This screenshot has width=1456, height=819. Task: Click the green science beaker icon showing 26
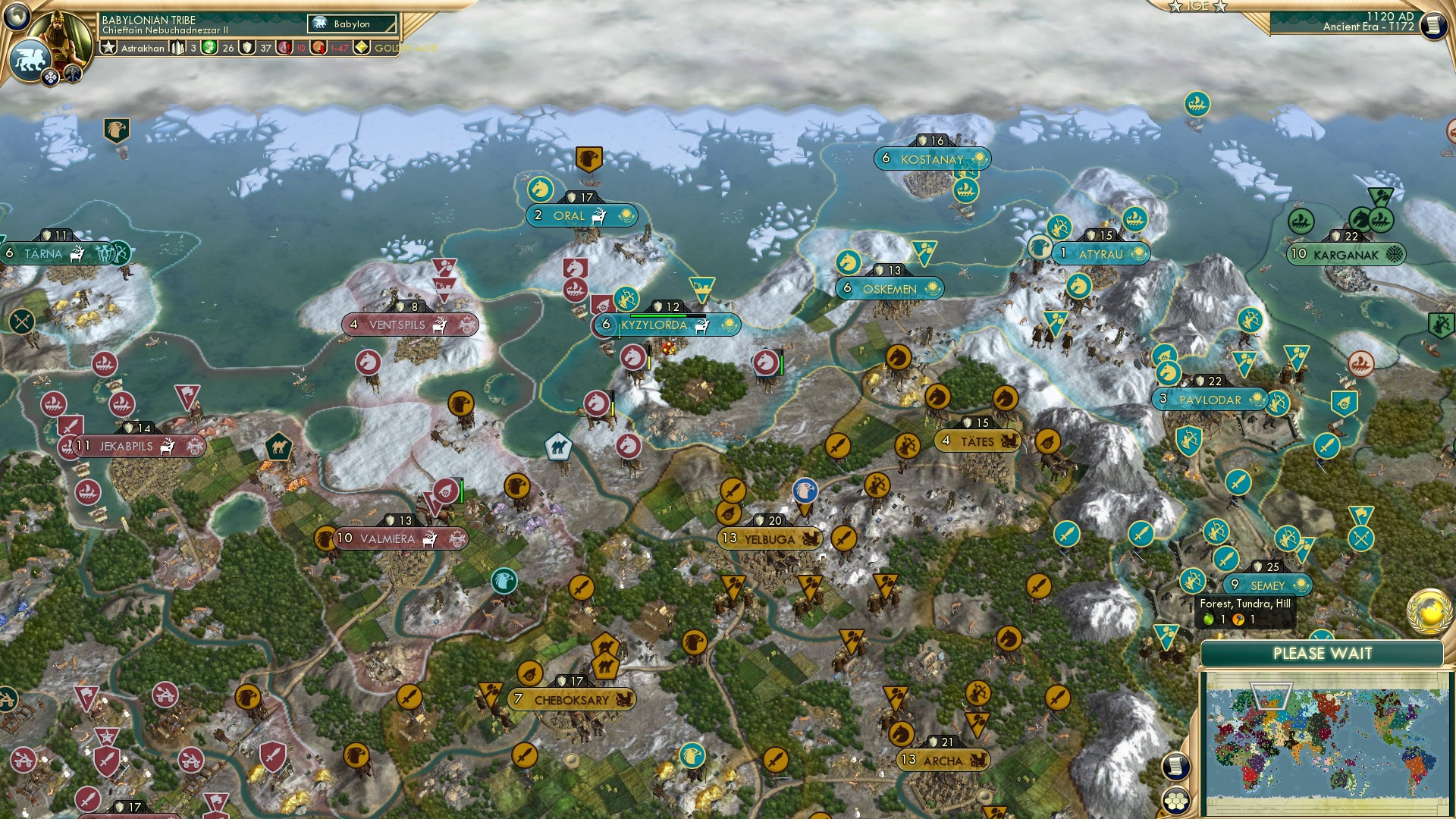(209, 47)
